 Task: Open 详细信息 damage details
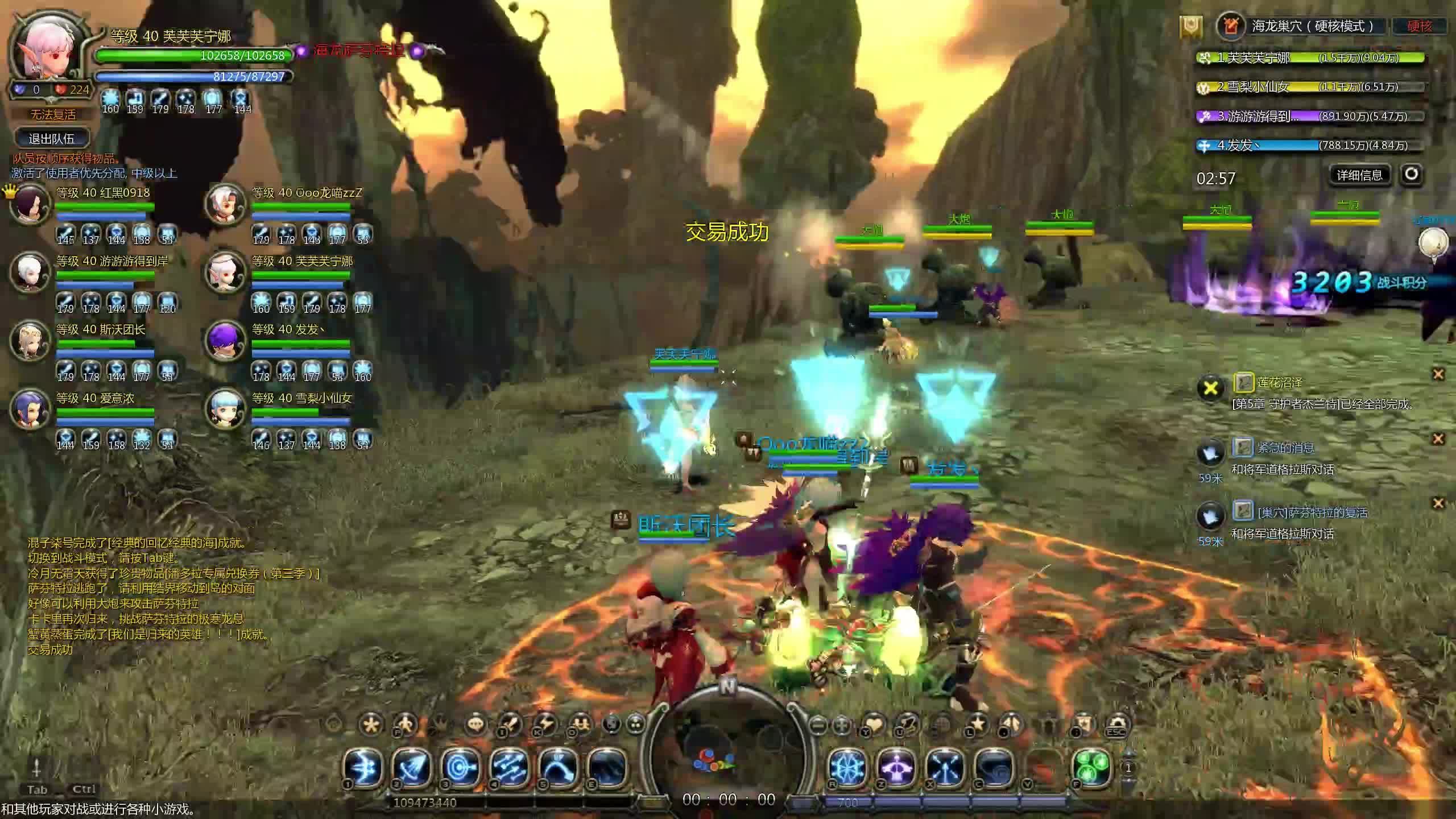click(x=1359, y=175)
